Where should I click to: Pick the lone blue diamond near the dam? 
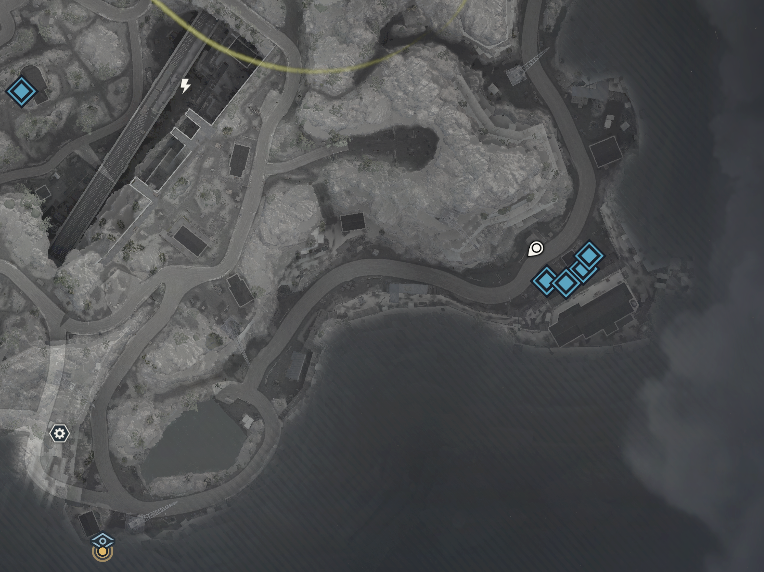point(20,93)
